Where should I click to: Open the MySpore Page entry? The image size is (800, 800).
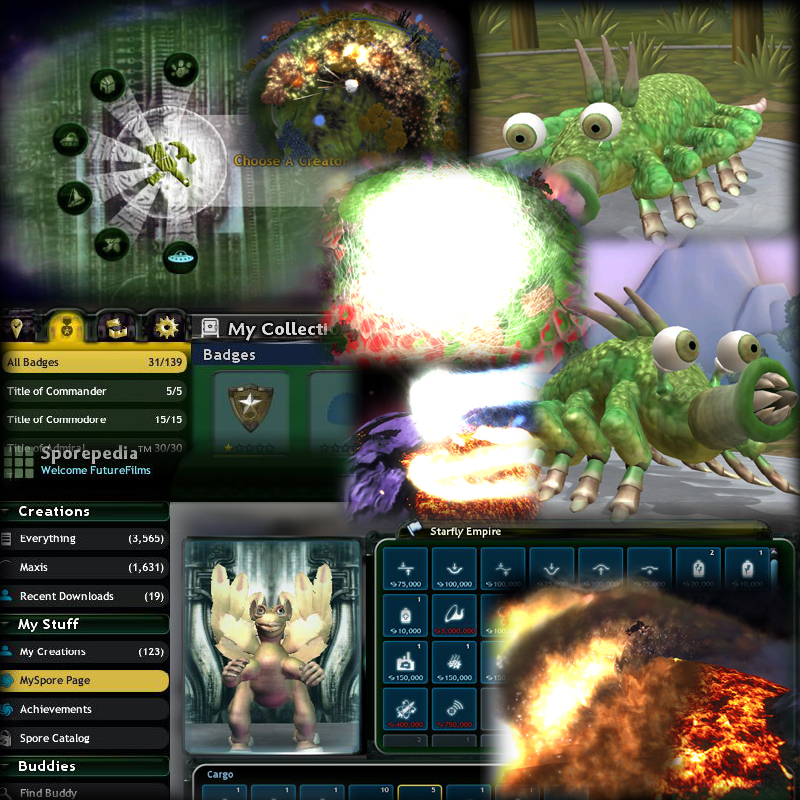85,681
